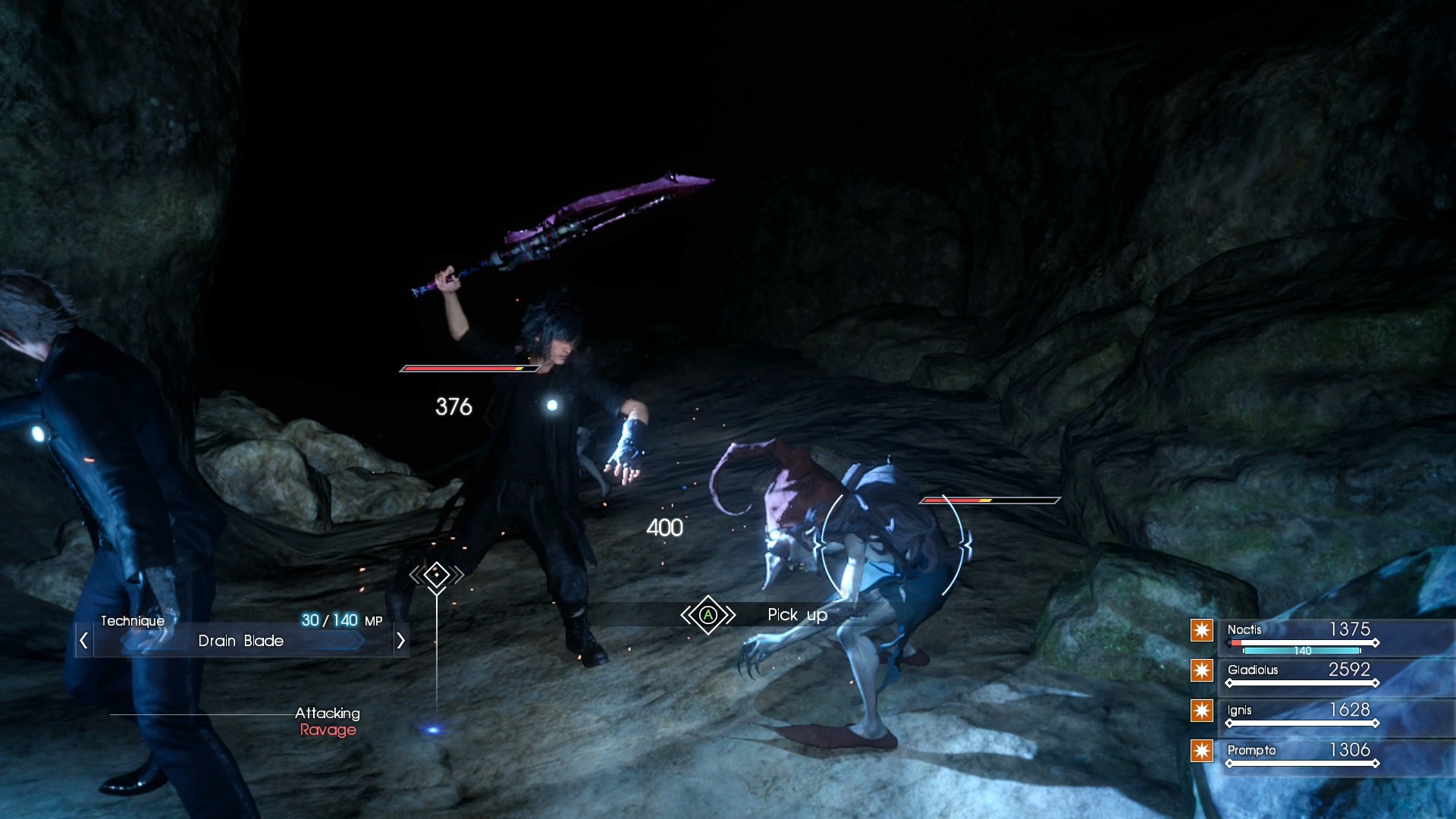Toggle the Attacking status indicator
The image size is (1456, 819).
coord(328,714)
